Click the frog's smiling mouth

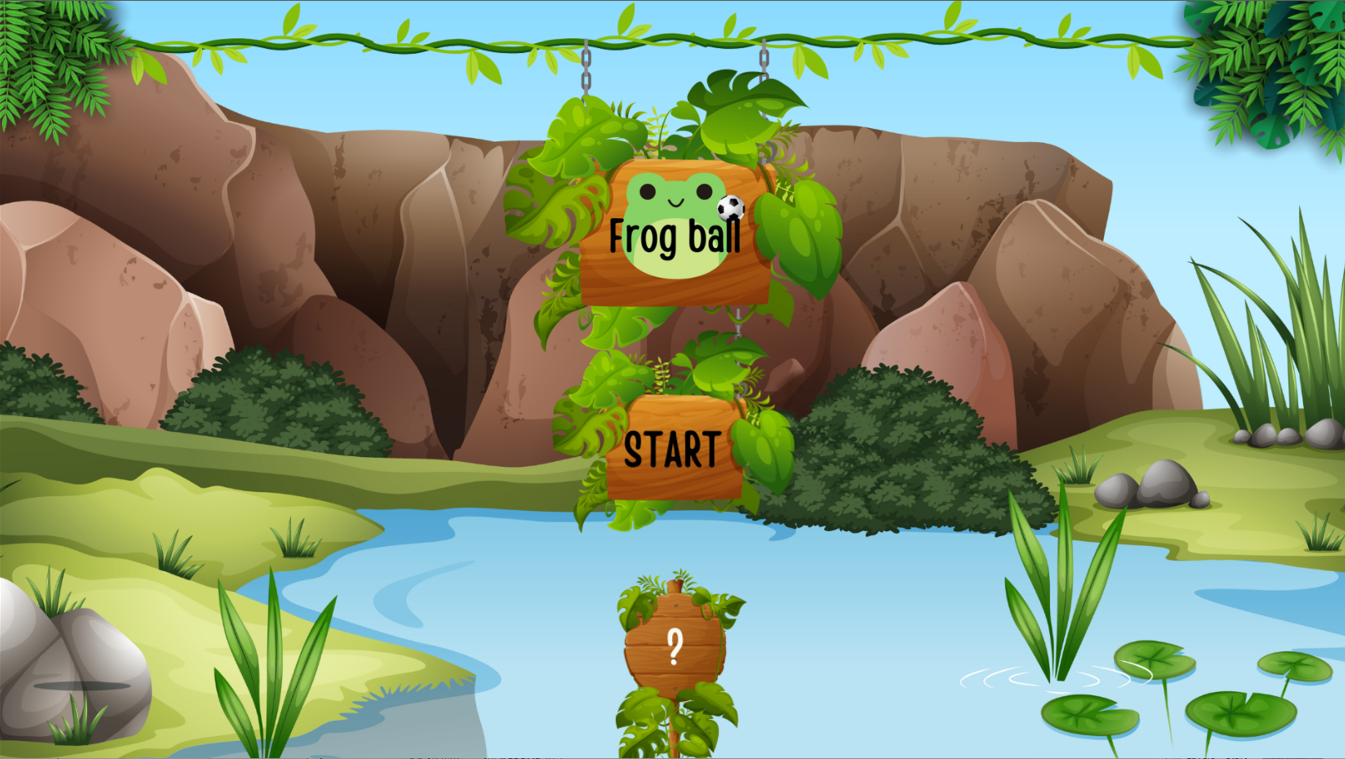coord(676,202)
